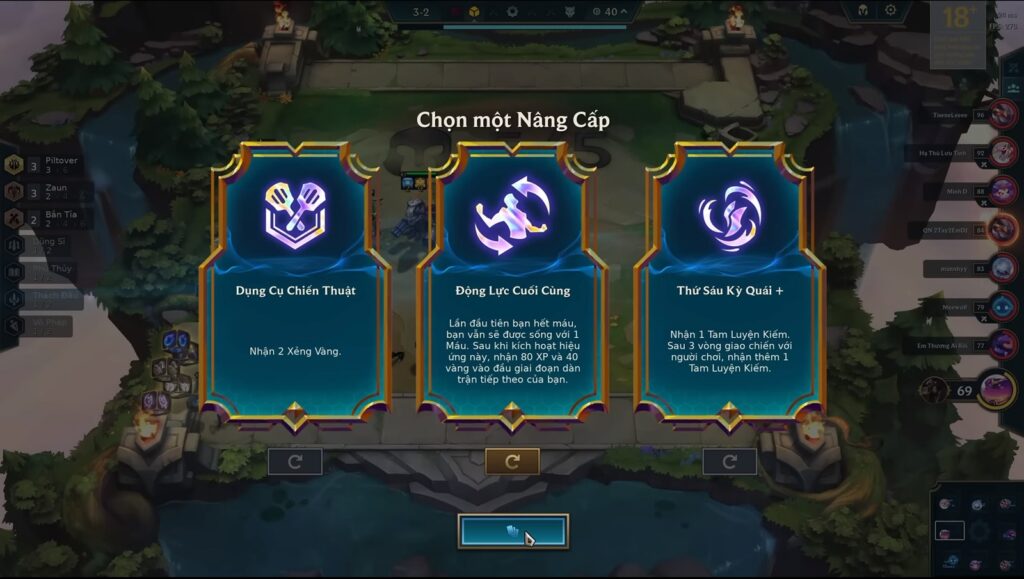
Task: View player Meewoif's board
Action: click(x=1004, y=307)
